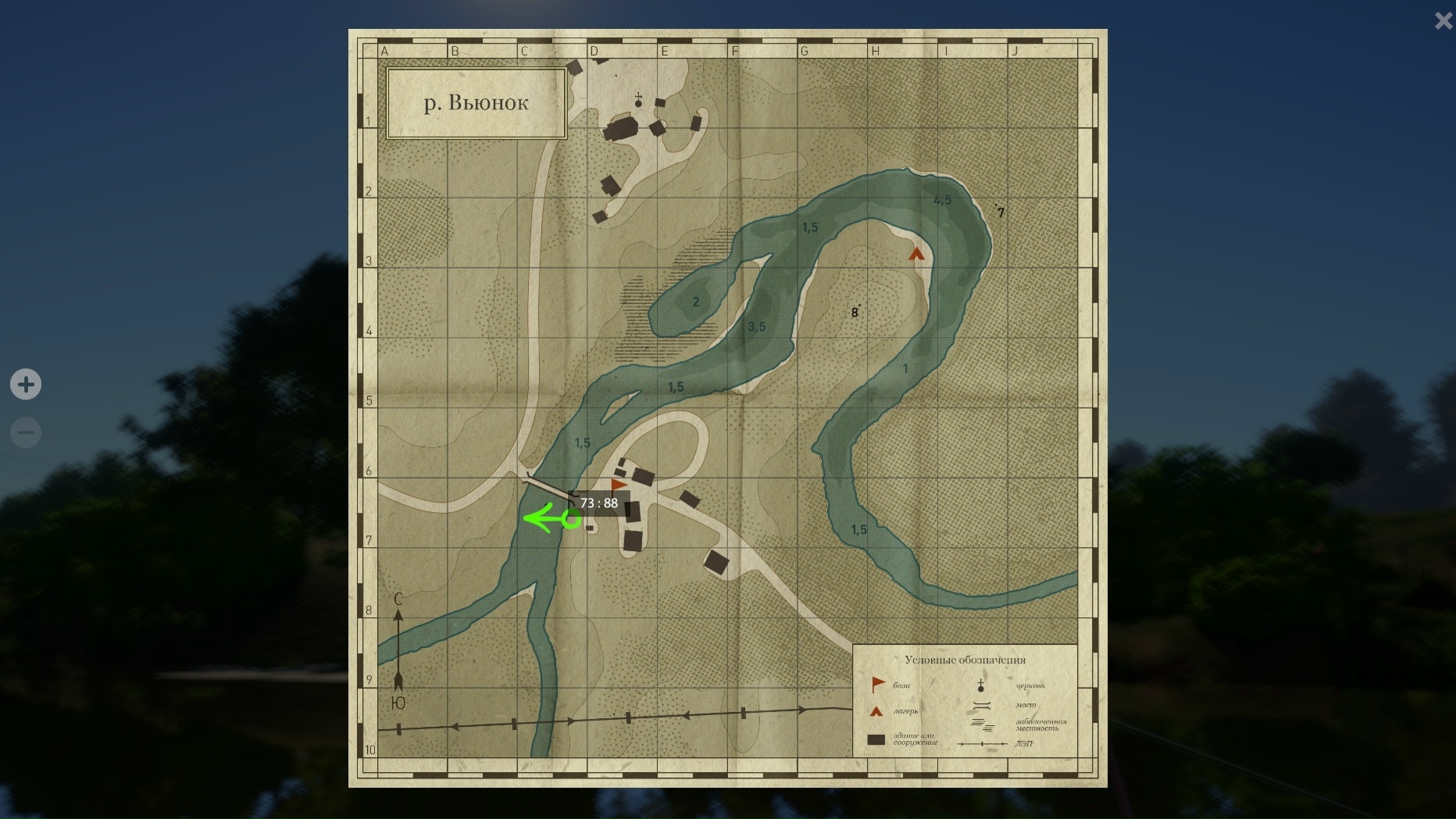
Task: Zoom out with the minus button
Action: 26,432
